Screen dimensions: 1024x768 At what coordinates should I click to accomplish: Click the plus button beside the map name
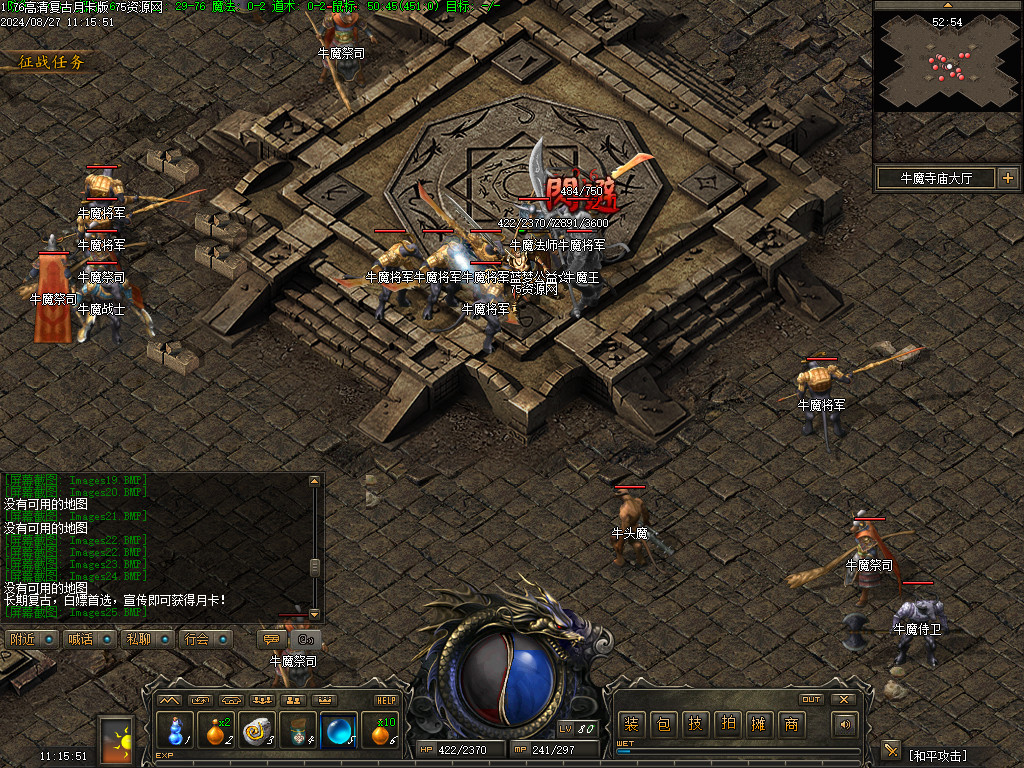1006,179
